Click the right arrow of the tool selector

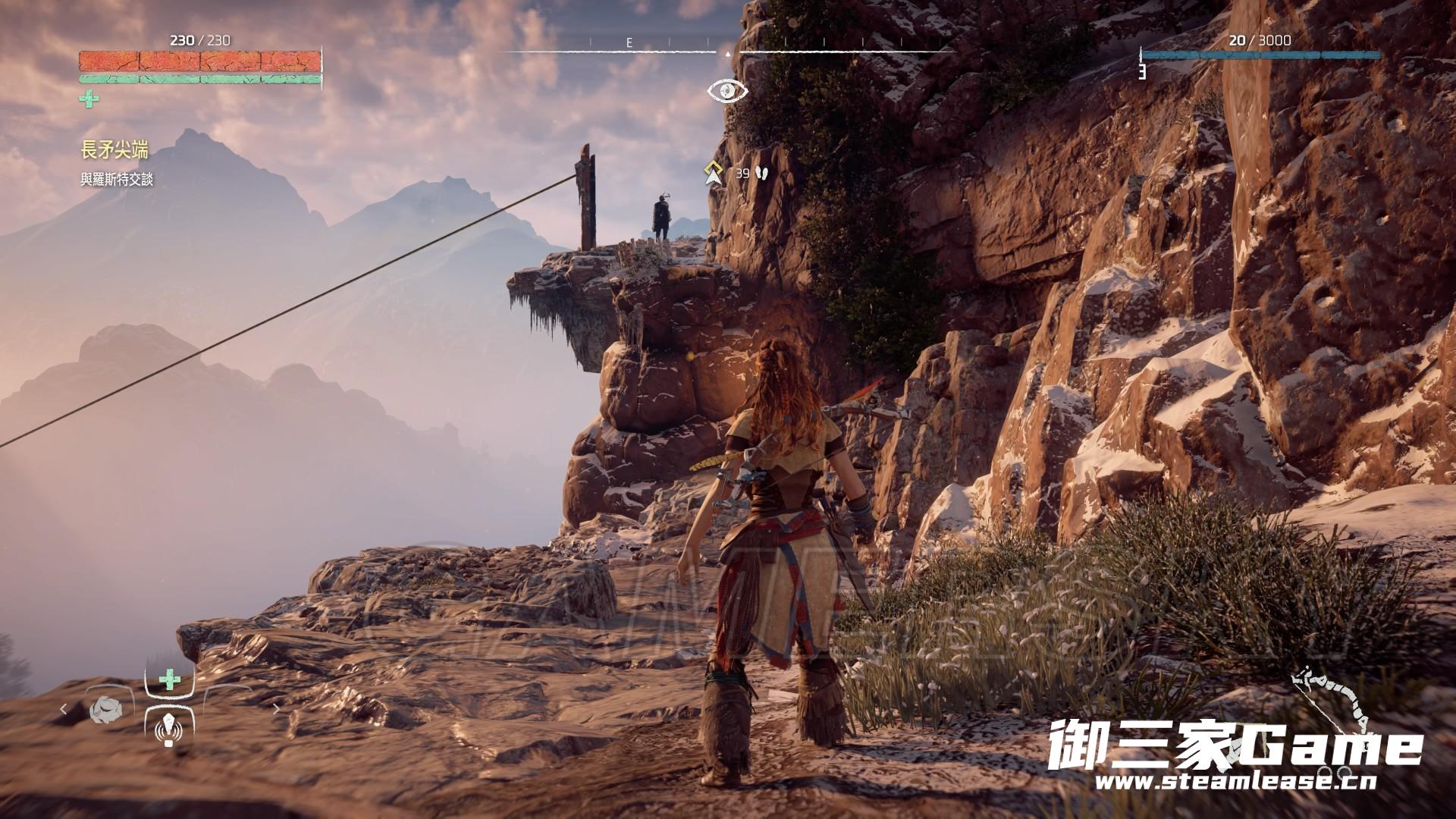click(276, 709)
